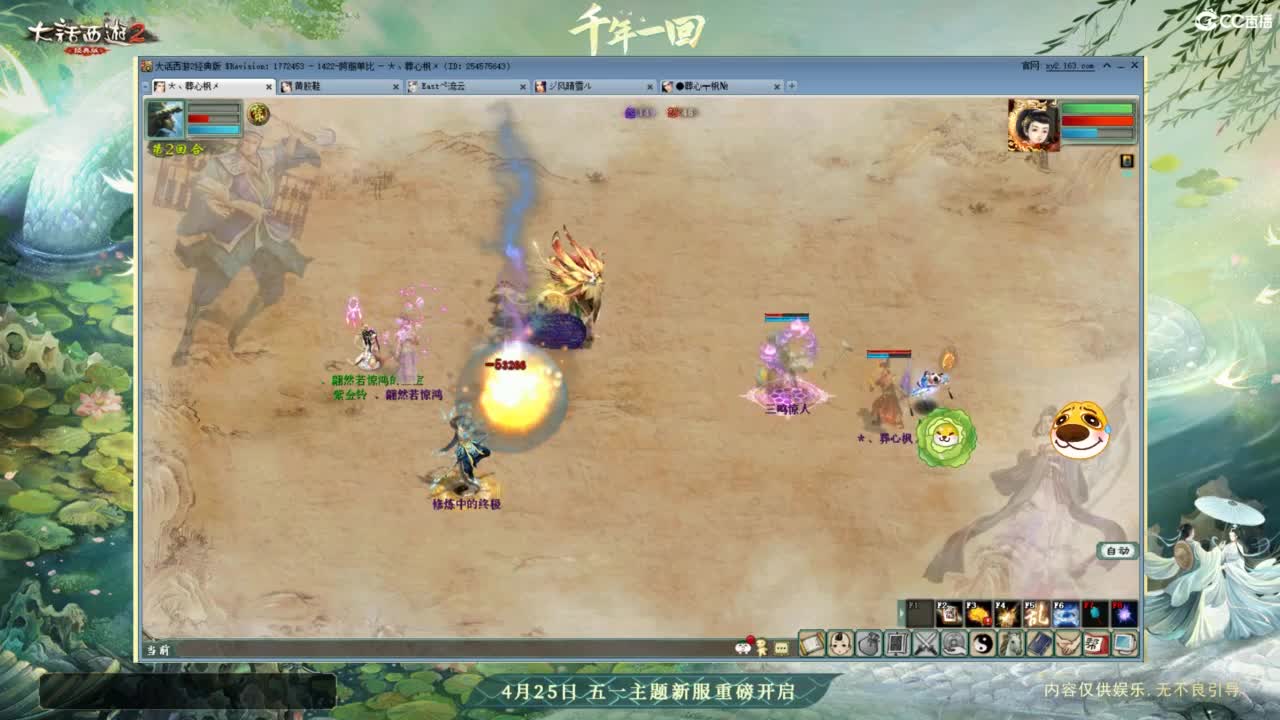Screen dimensions: 1280x720
Task: Cast the 乱 skill in slot F5
Action: tap(1035, 610)
